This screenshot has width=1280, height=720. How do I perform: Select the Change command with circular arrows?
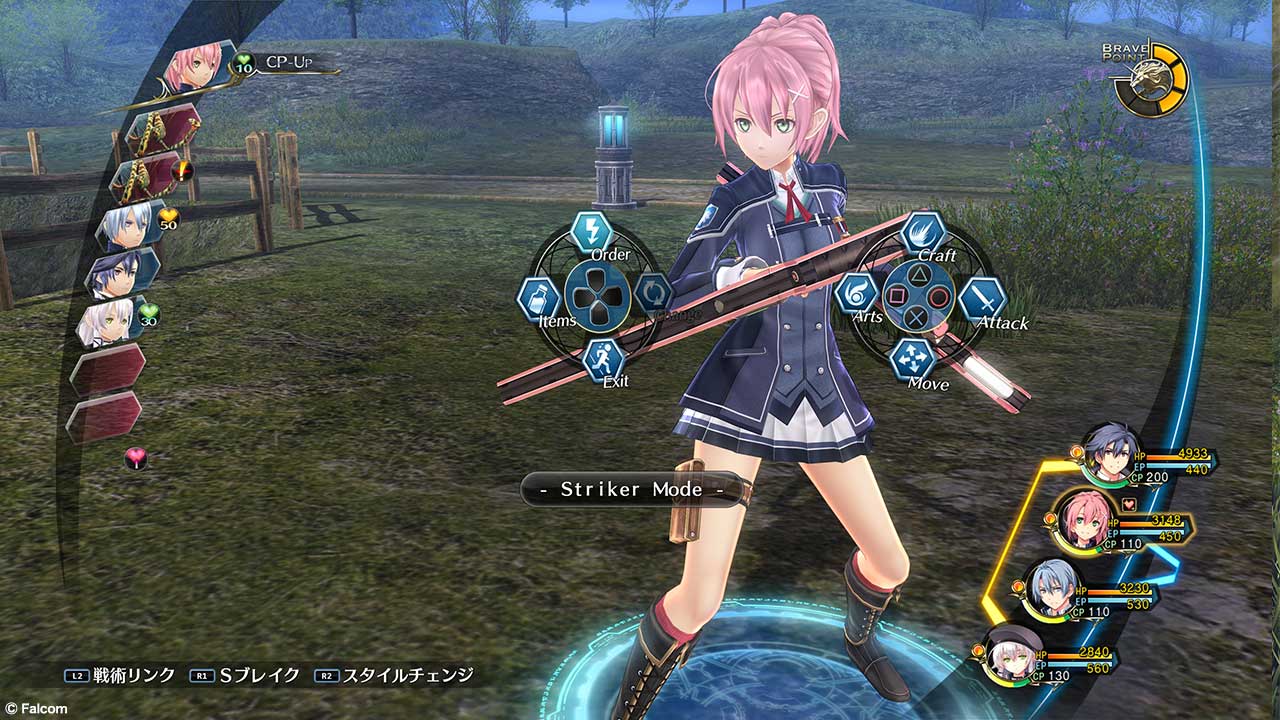tap(653, 294)
